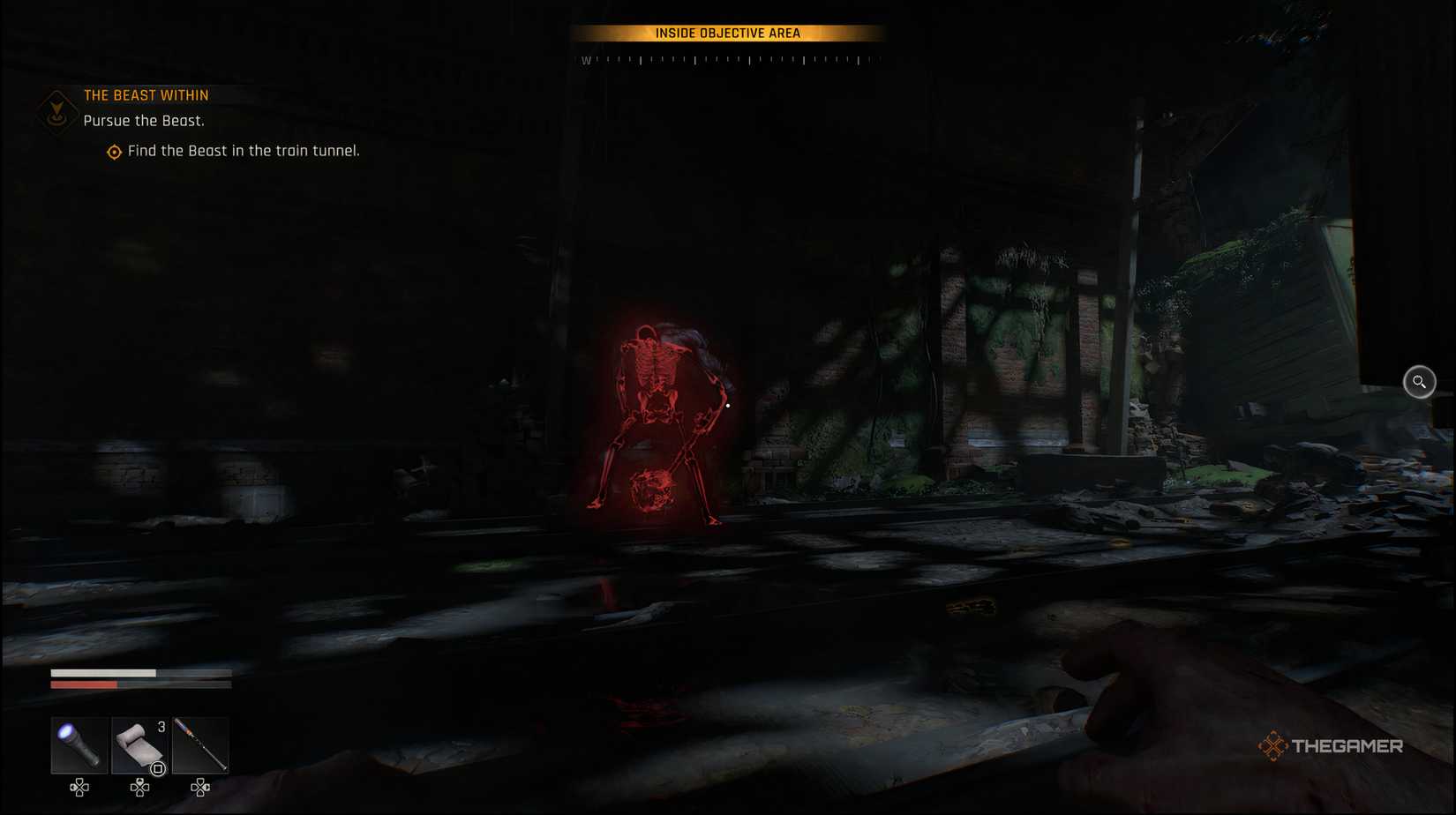
Task: Click the square-button prompt on the bandage slot
Action: (x=157, y=766)
